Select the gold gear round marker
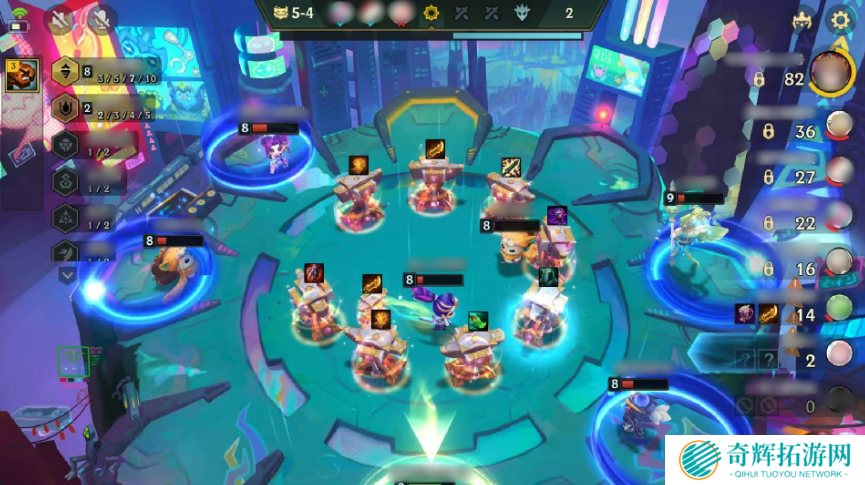Viewport: 865px width, 485px height. (432, 13)
